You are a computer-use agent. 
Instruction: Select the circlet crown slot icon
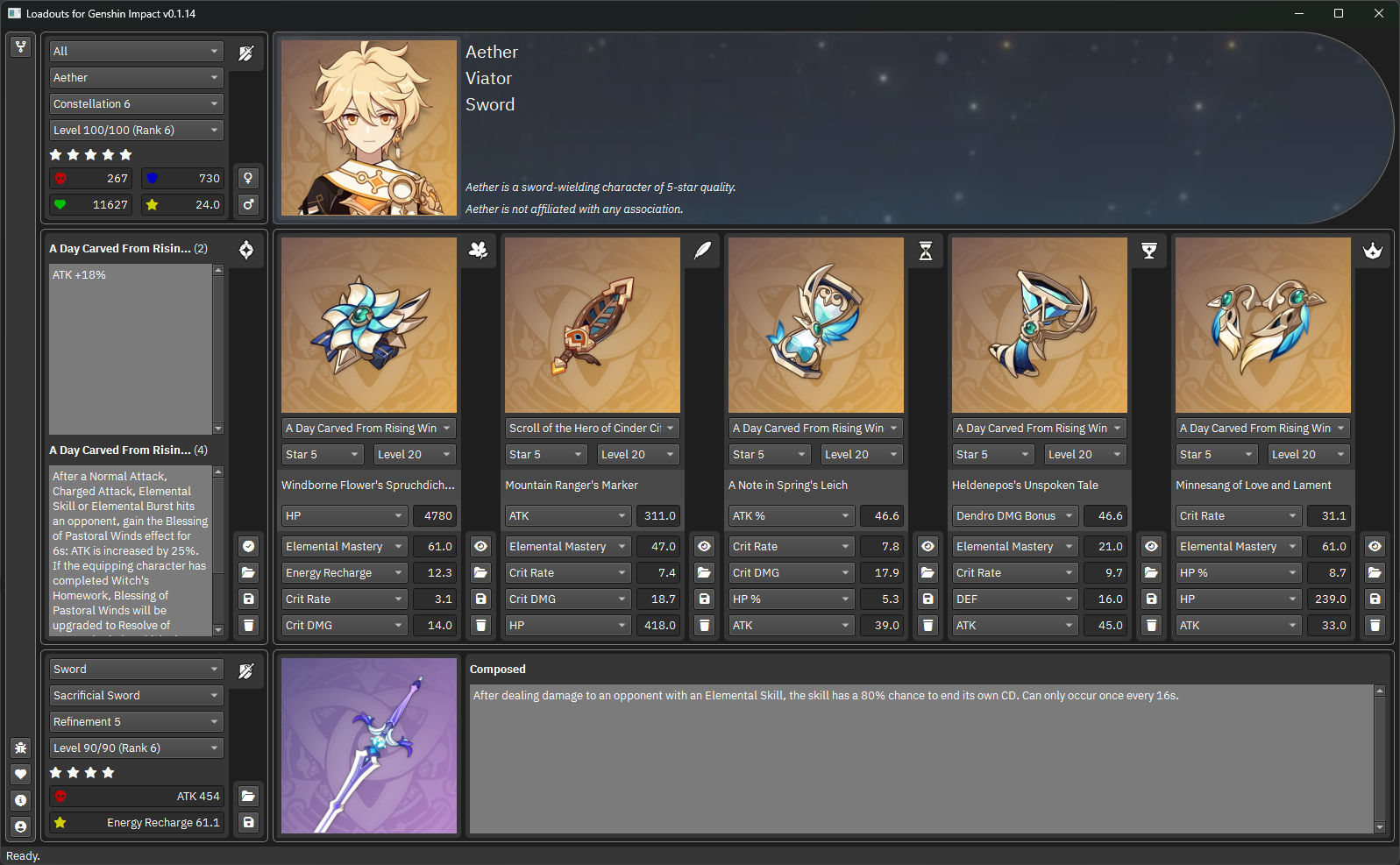(1373, 251)
